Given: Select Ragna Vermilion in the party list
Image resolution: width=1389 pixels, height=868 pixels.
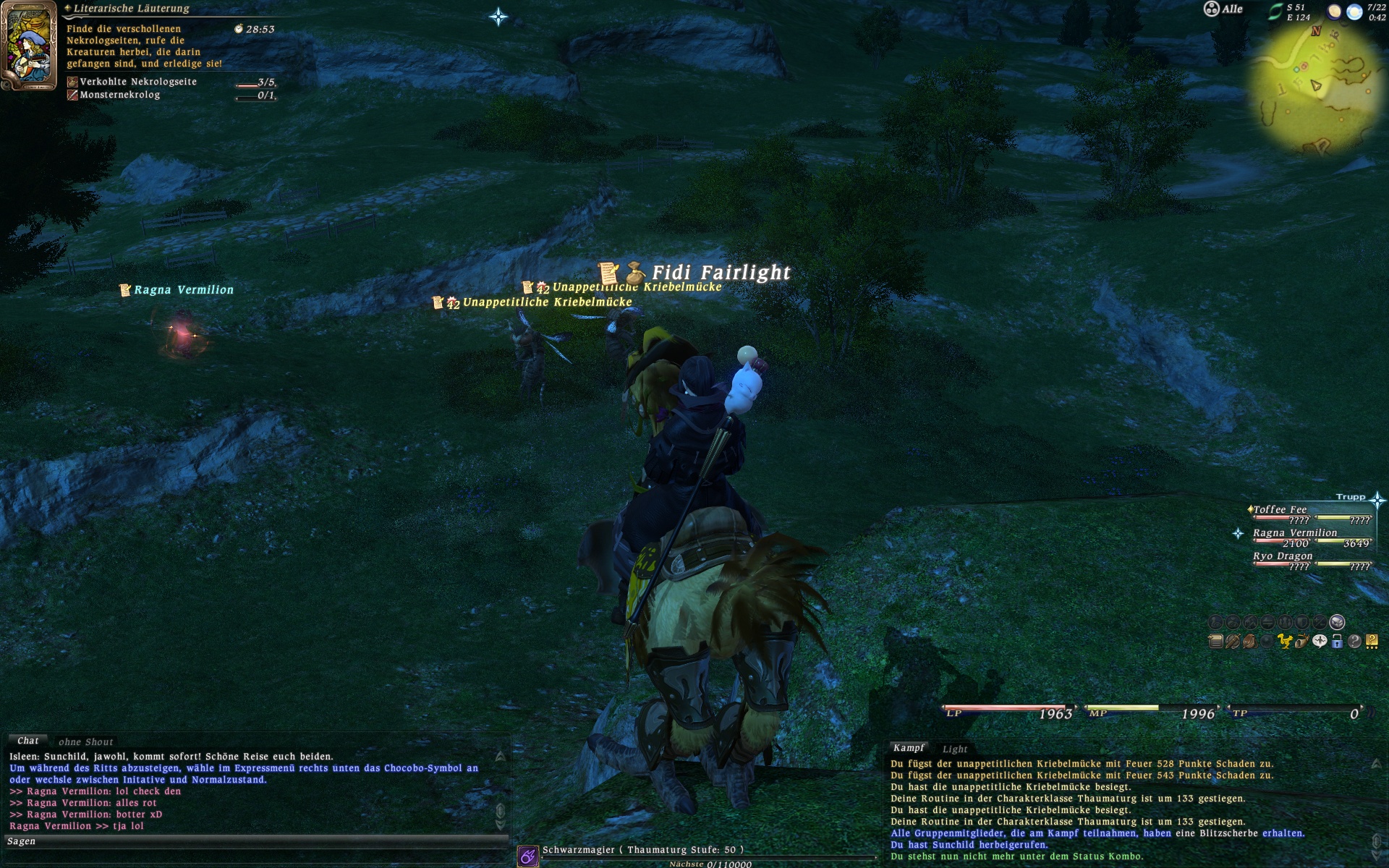Looking at the screenshot, I should point(1295,533).
